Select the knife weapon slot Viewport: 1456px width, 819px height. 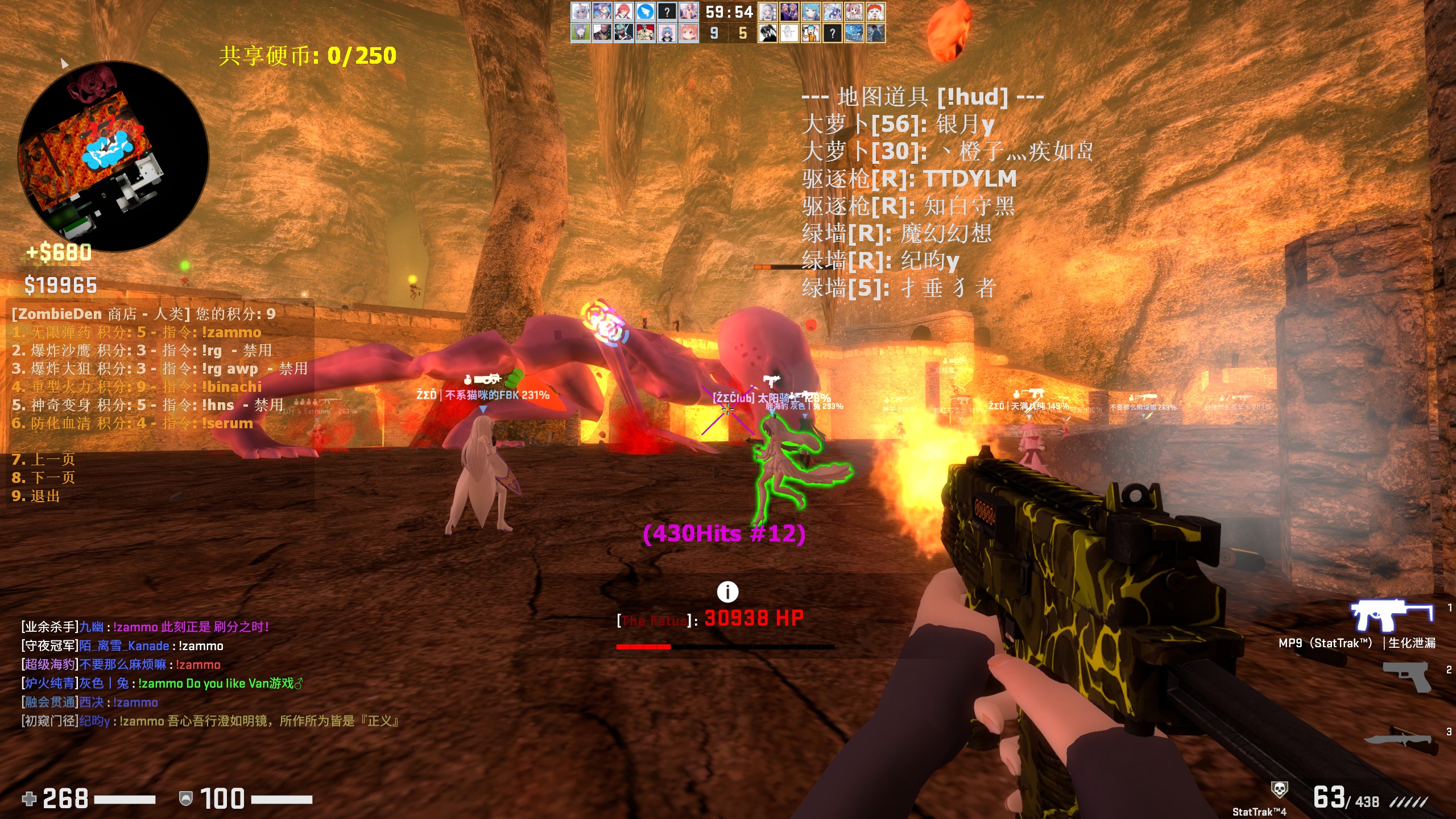click(1399, 738)
